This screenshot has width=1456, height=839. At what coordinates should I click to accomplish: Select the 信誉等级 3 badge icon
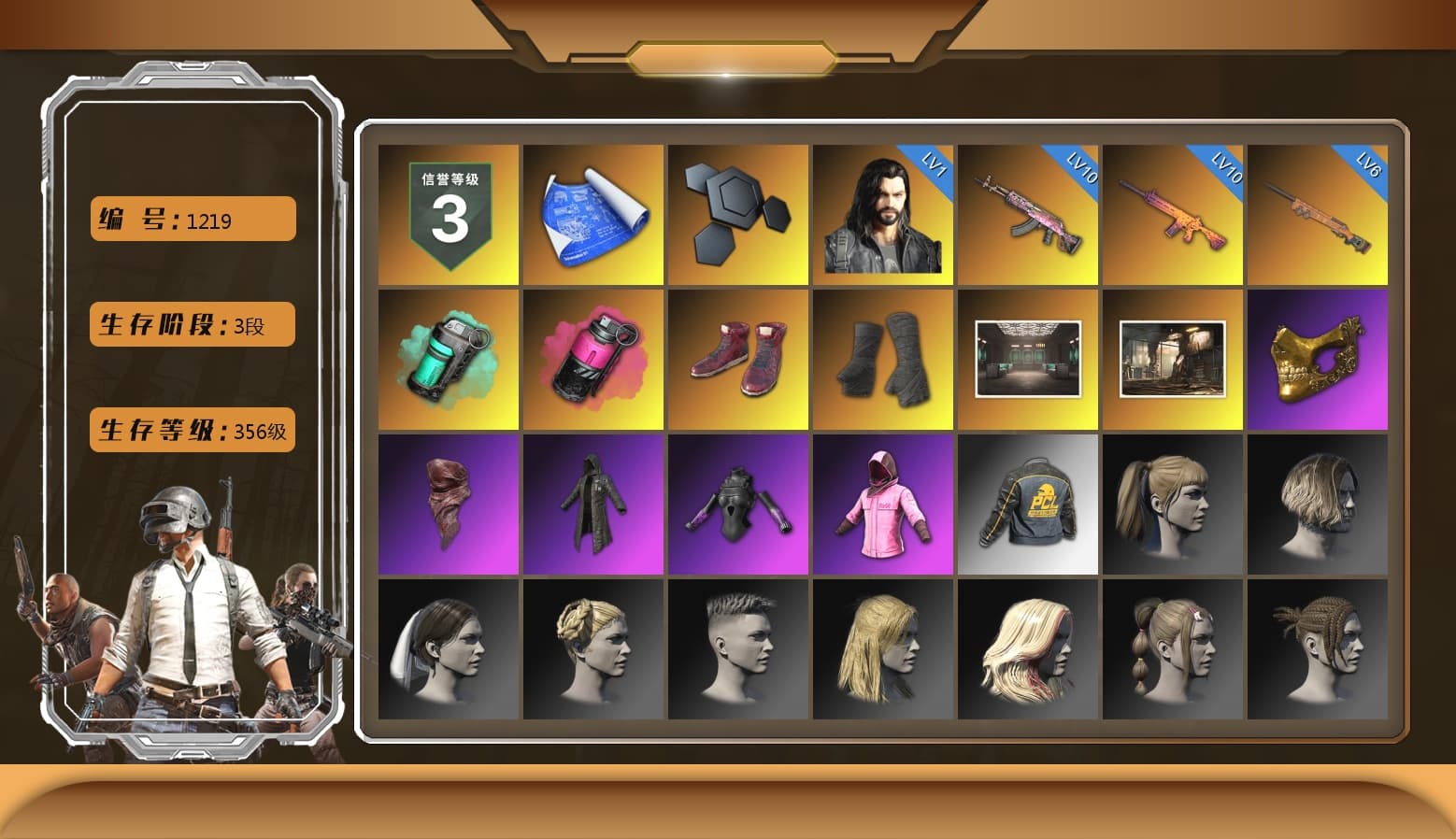pyautogui.click(x=447, y=212)
